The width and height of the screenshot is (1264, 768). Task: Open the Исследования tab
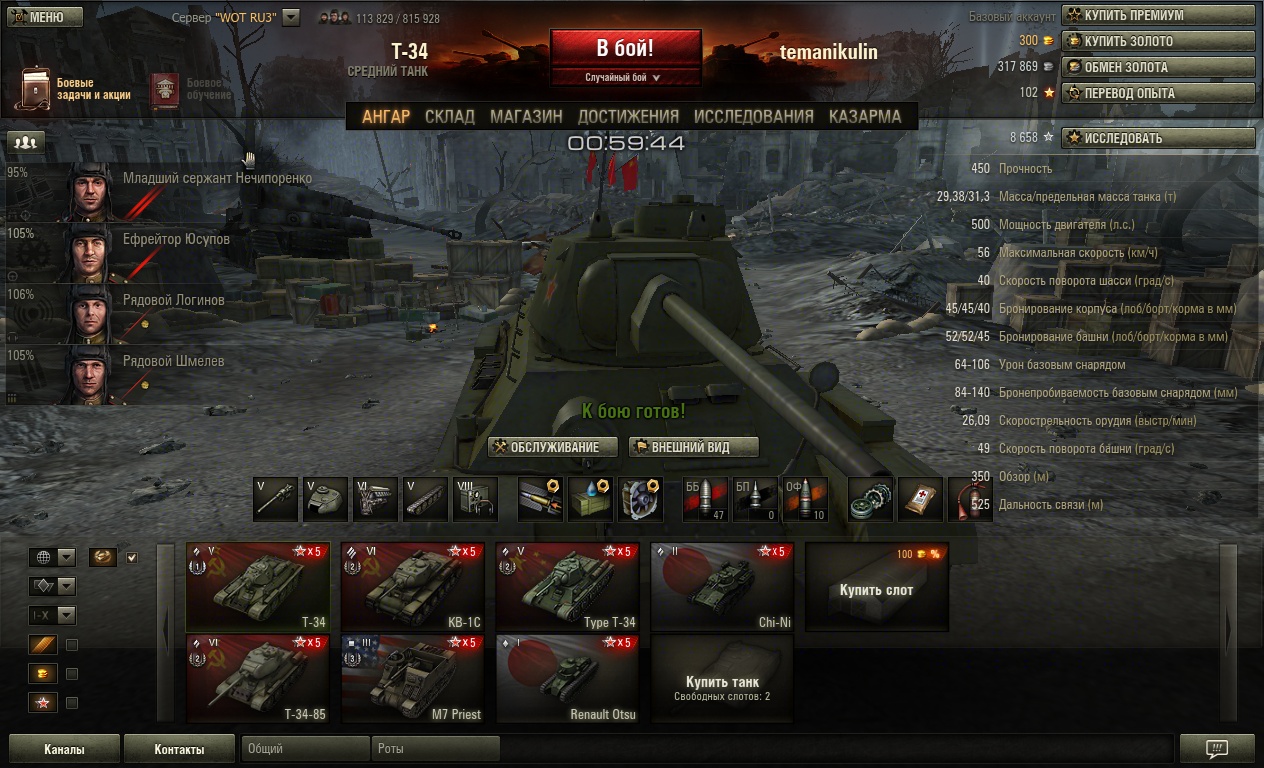pyautogui.click(x=753, y=116)
